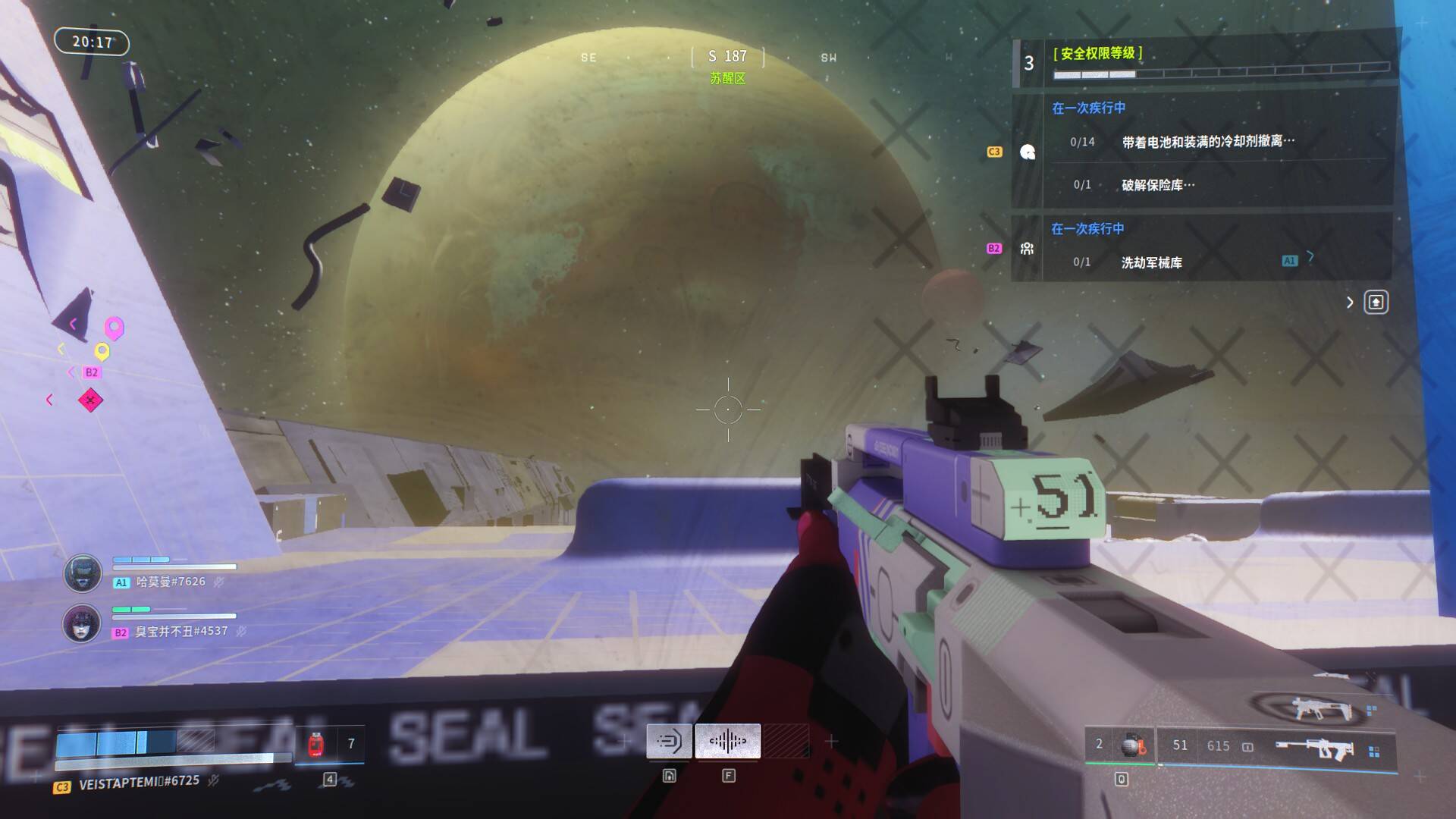Activate the dash arrow ability icon
This screenshot has height=819, width=1456.
(669, 741)
